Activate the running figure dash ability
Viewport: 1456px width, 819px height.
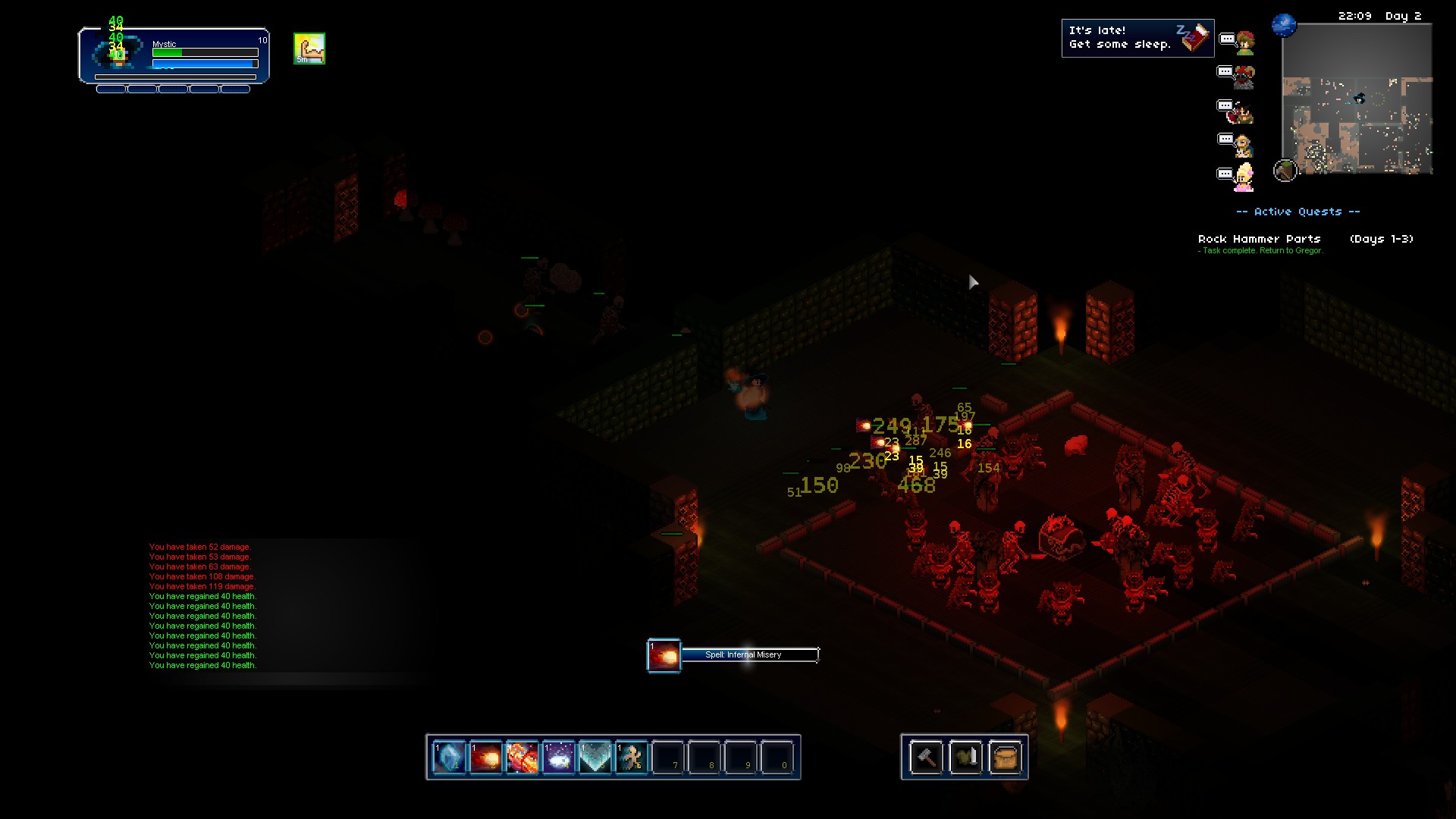click(x=631, y=757)
